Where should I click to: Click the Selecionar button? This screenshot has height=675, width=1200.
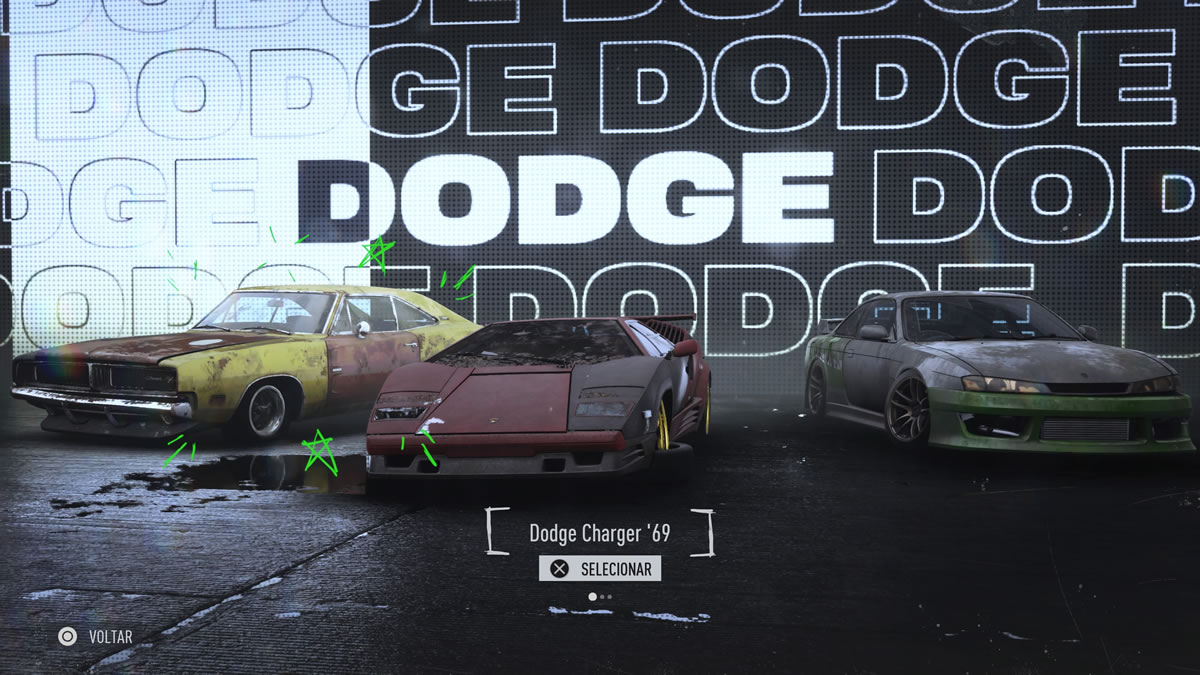[600, 569]
